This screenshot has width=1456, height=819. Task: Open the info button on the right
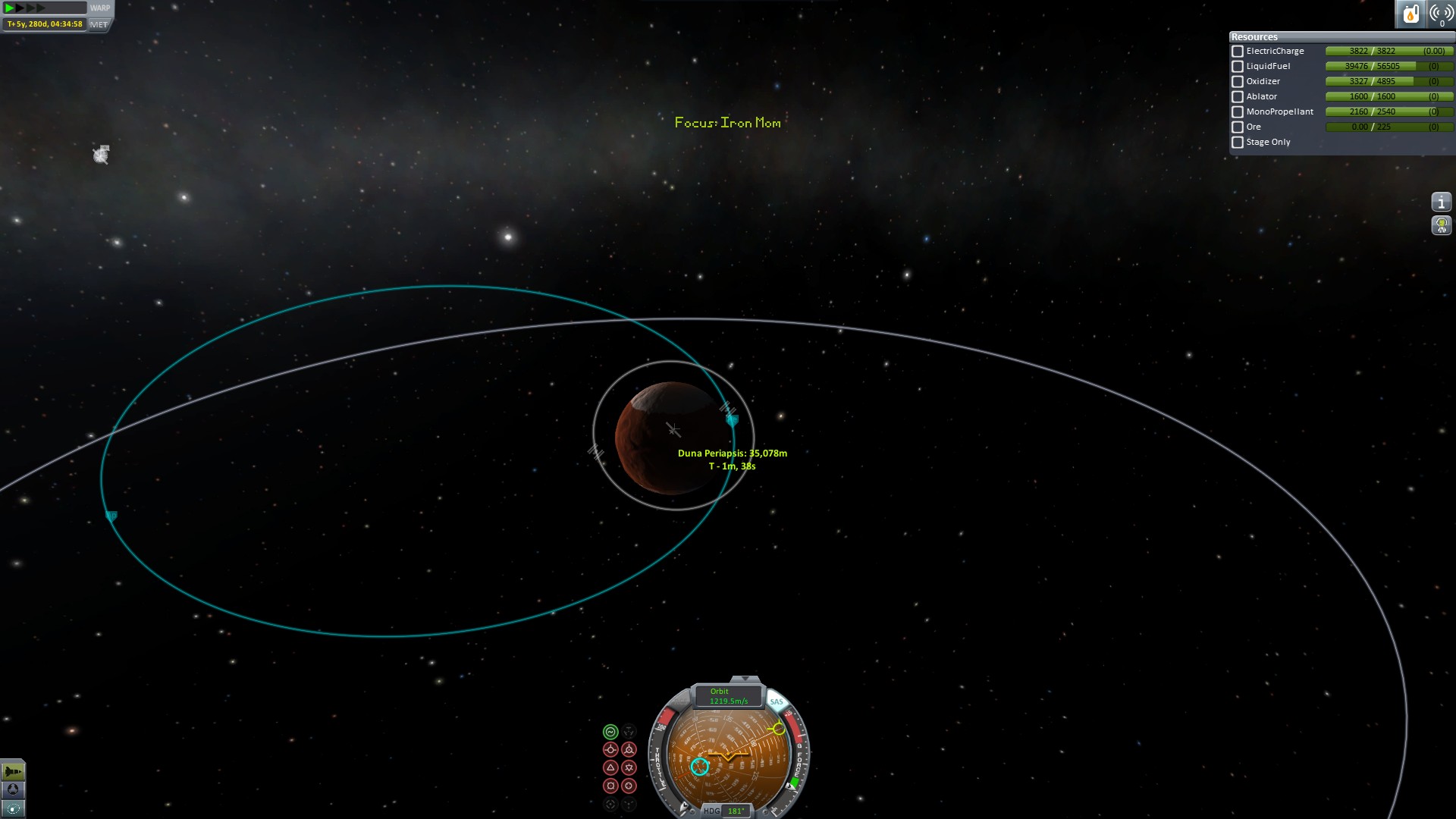[1441, 202]
